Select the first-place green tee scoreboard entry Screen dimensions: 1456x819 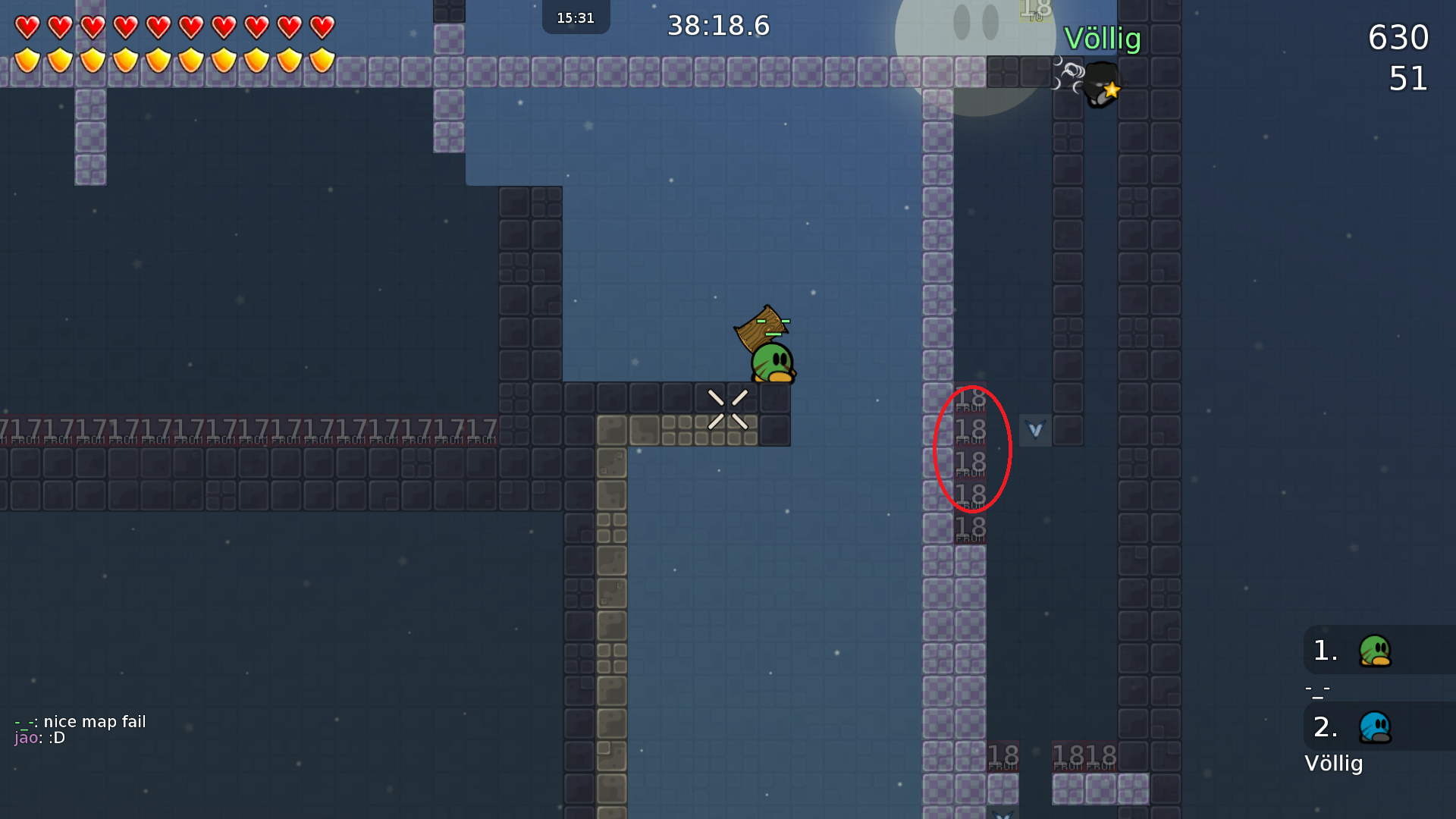click(x=1374, y=651)
